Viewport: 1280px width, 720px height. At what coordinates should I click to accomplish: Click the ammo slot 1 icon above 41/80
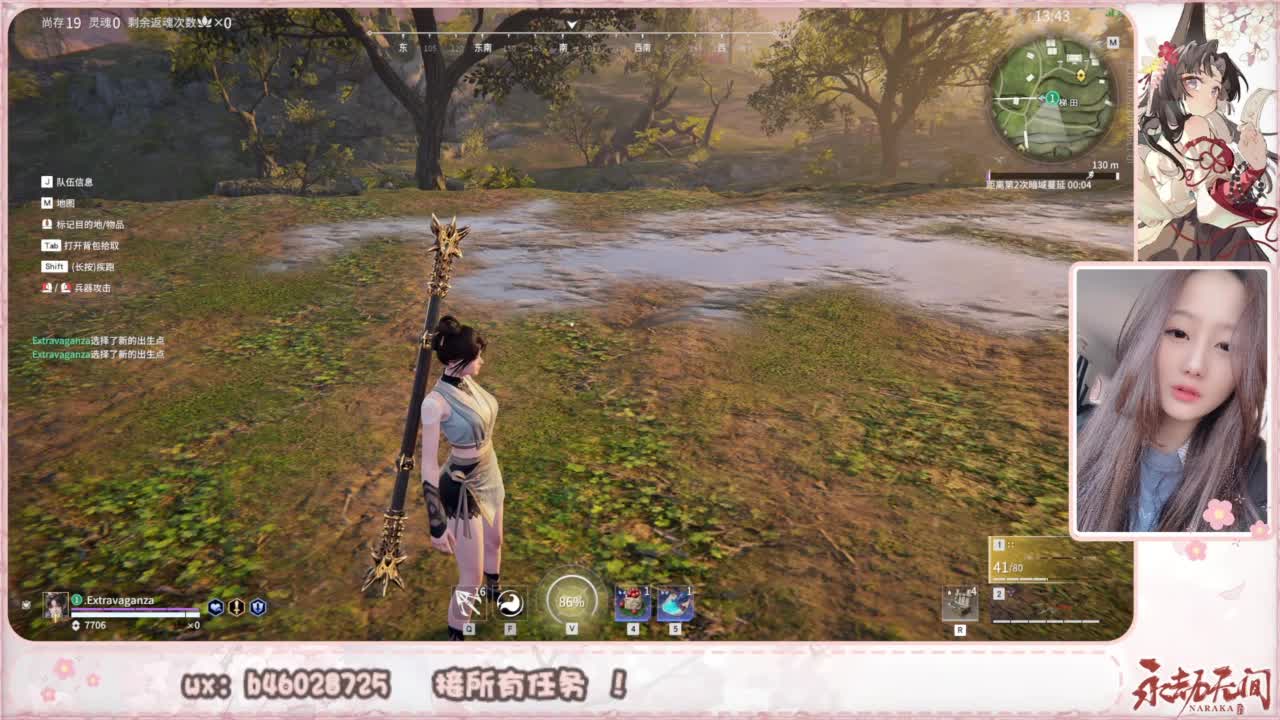point(997,545)
